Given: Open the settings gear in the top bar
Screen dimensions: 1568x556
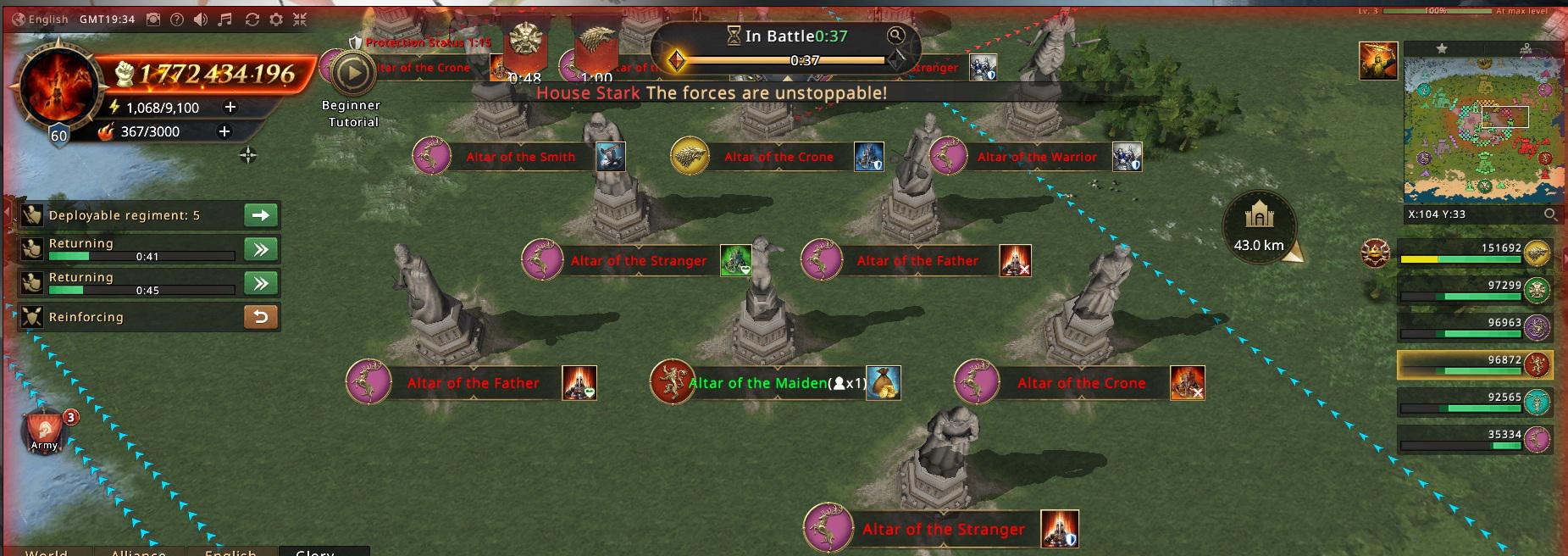Looking at the screenshot, I should pyautogui.click(x=275, y=19).
